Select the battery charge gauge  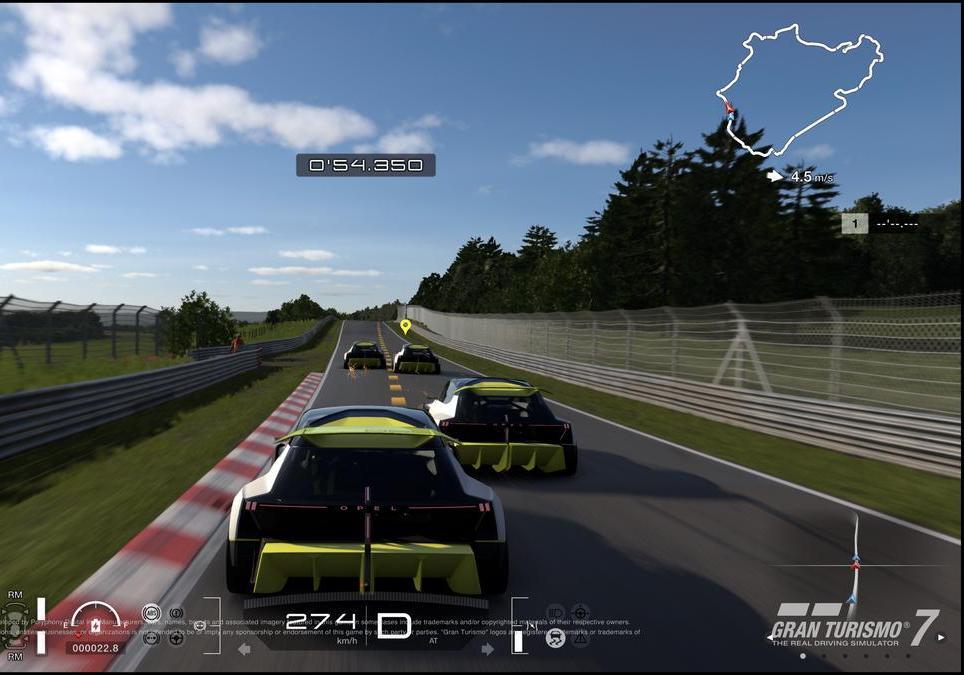point(96,622)
